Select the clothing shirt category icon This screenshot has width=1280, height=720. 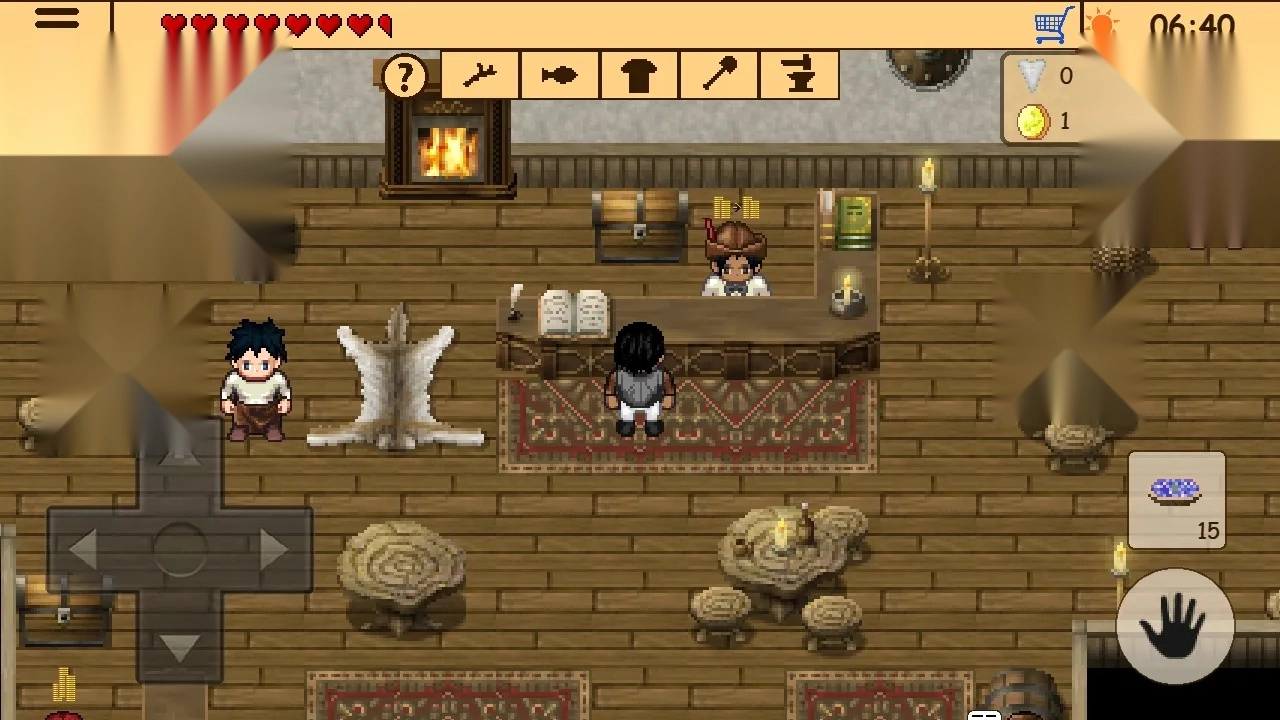click(639, 75)
